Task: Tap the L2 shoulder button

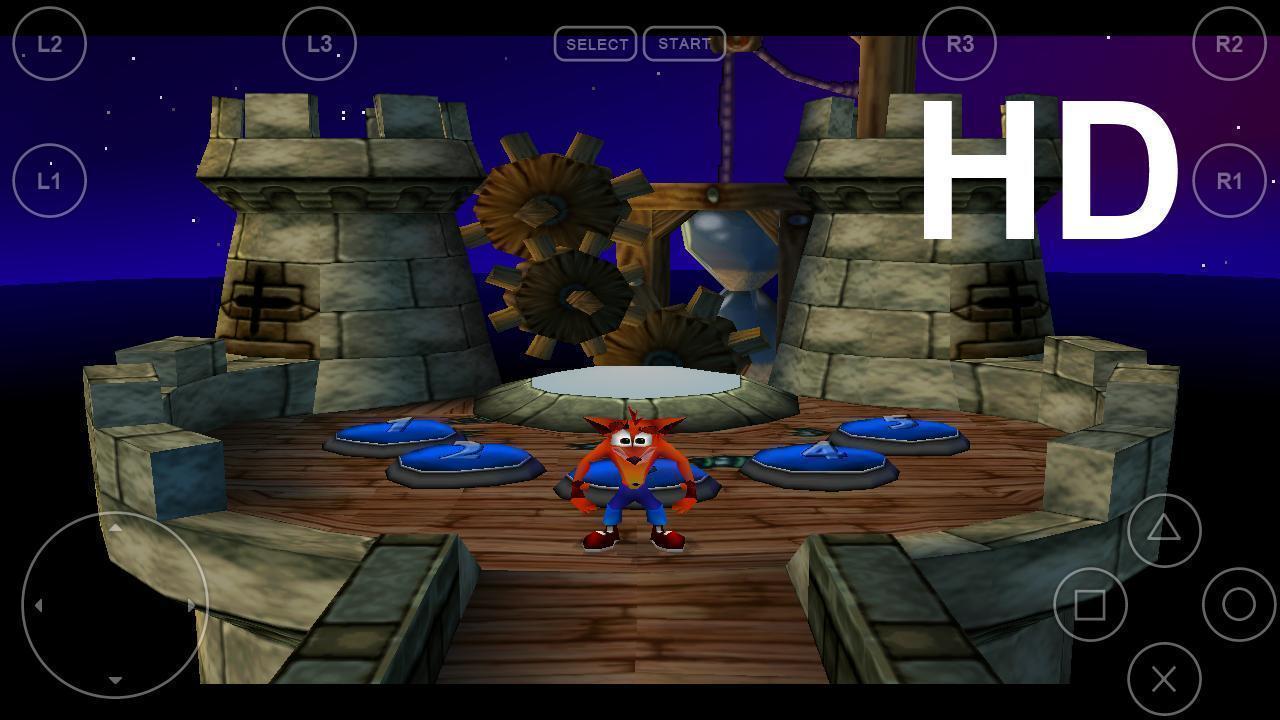Action: (x=50, y=44)
